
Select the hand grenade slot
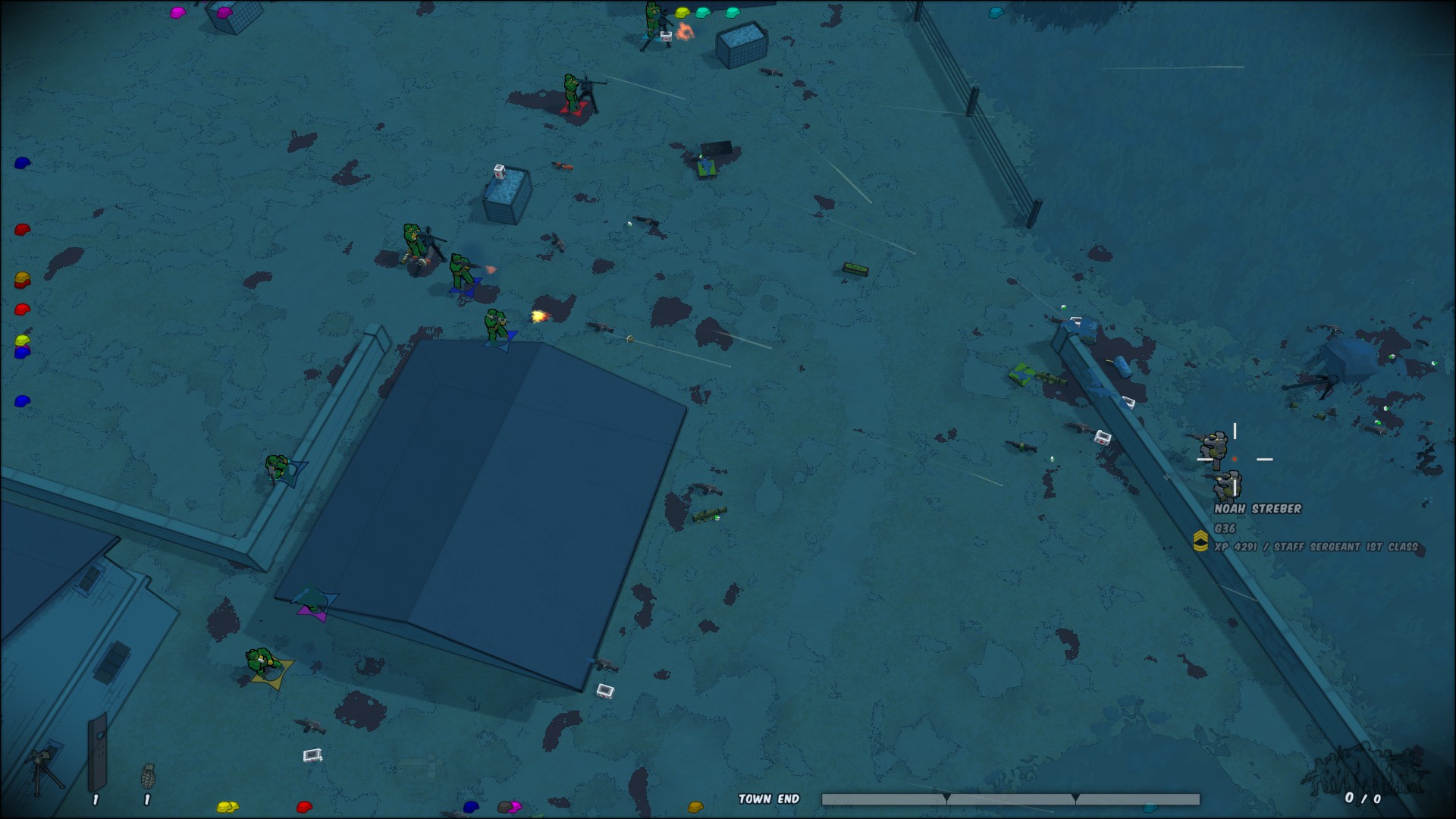point(149,777)
